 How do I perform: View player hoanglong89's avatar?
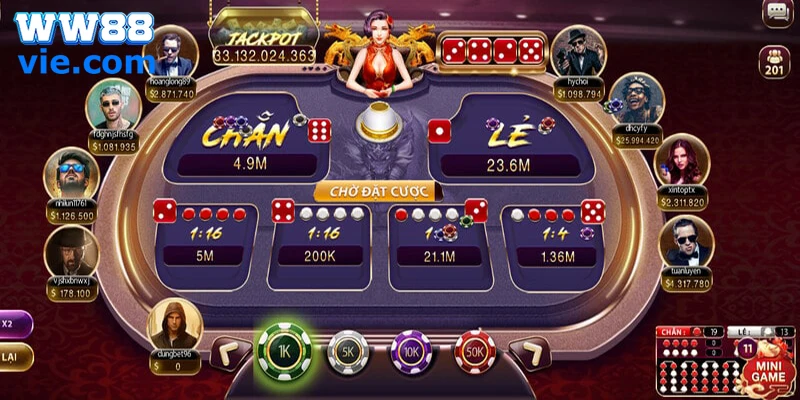pos(169,52)
